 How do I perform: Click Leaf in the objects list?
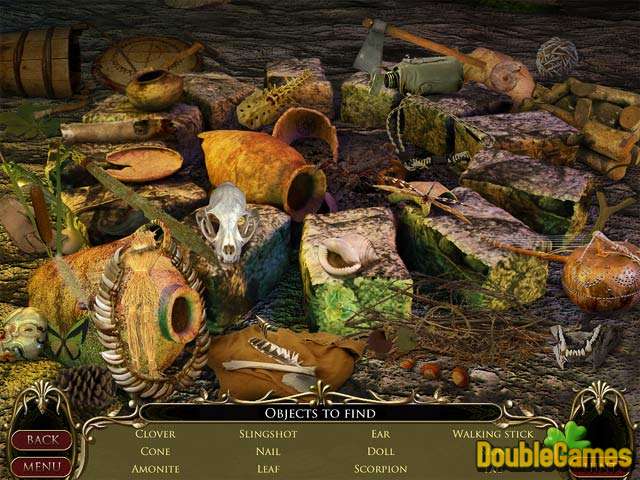(x=267, y=468)
